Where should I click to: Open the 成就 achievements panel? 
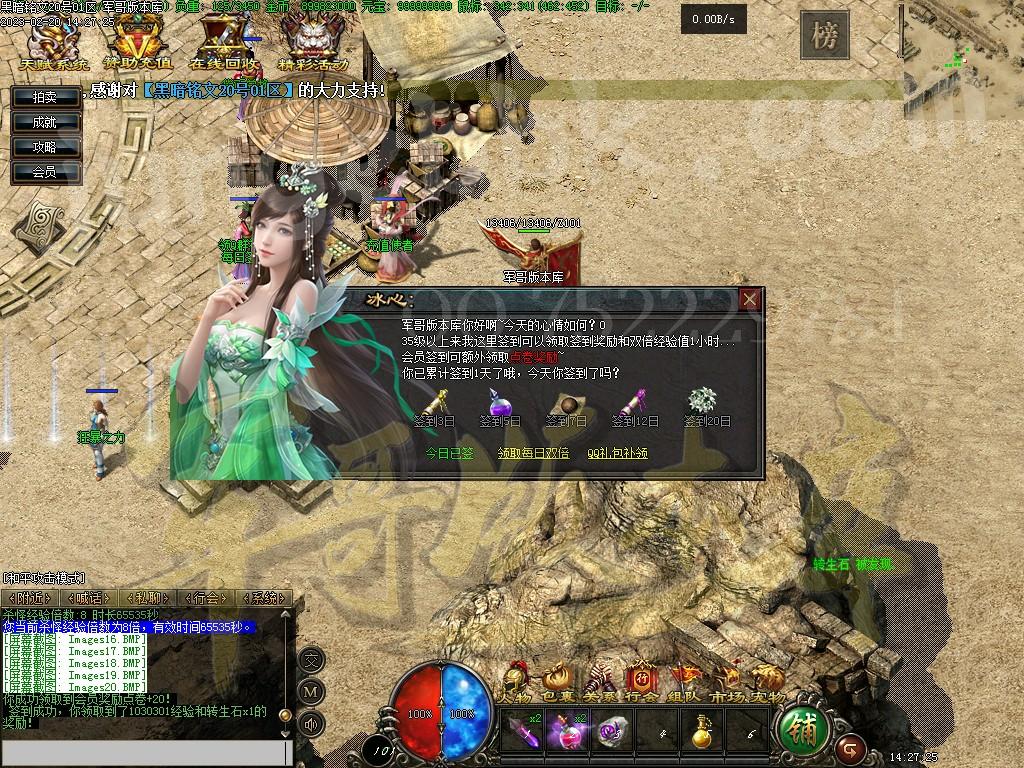45,122
